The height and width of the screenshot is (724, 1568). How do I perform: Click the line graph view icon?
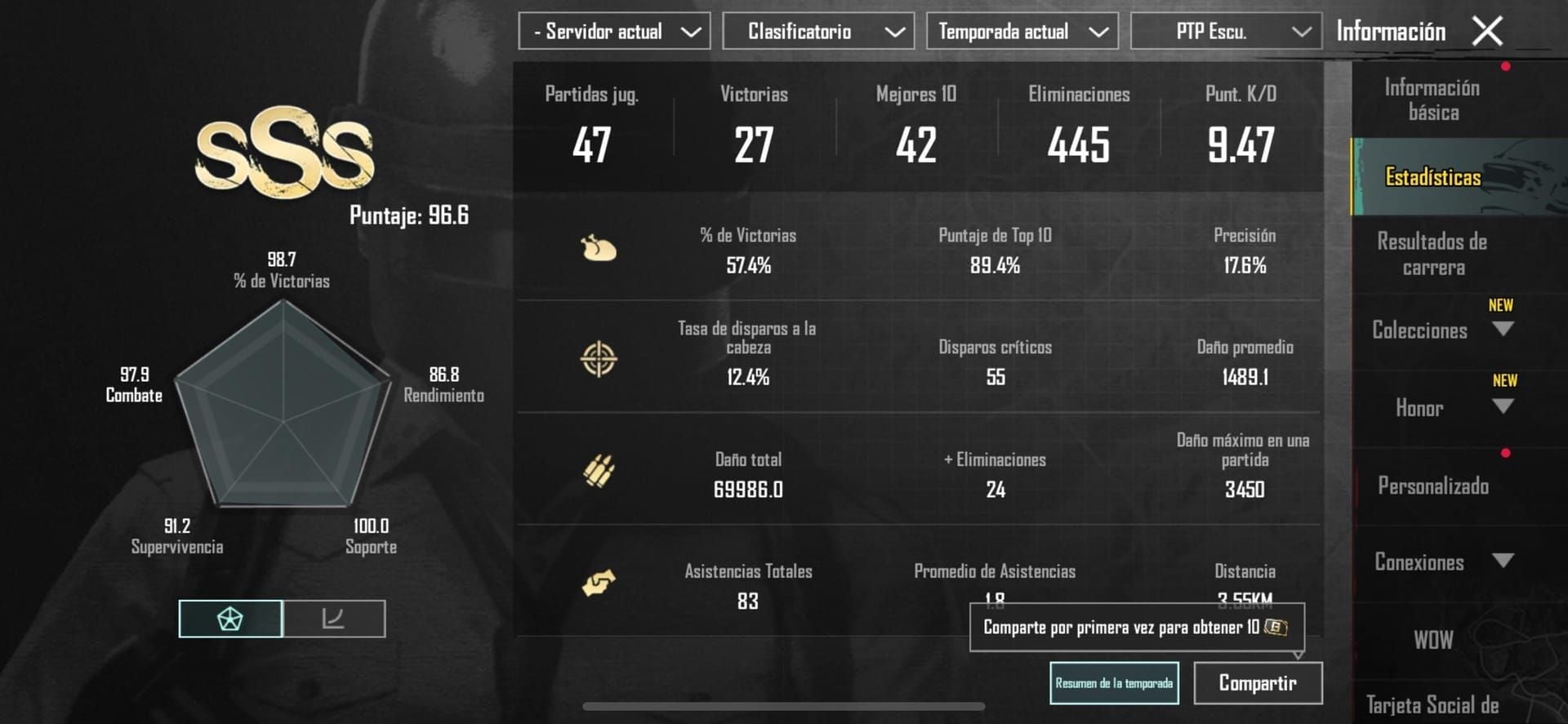tap(335, 619)
